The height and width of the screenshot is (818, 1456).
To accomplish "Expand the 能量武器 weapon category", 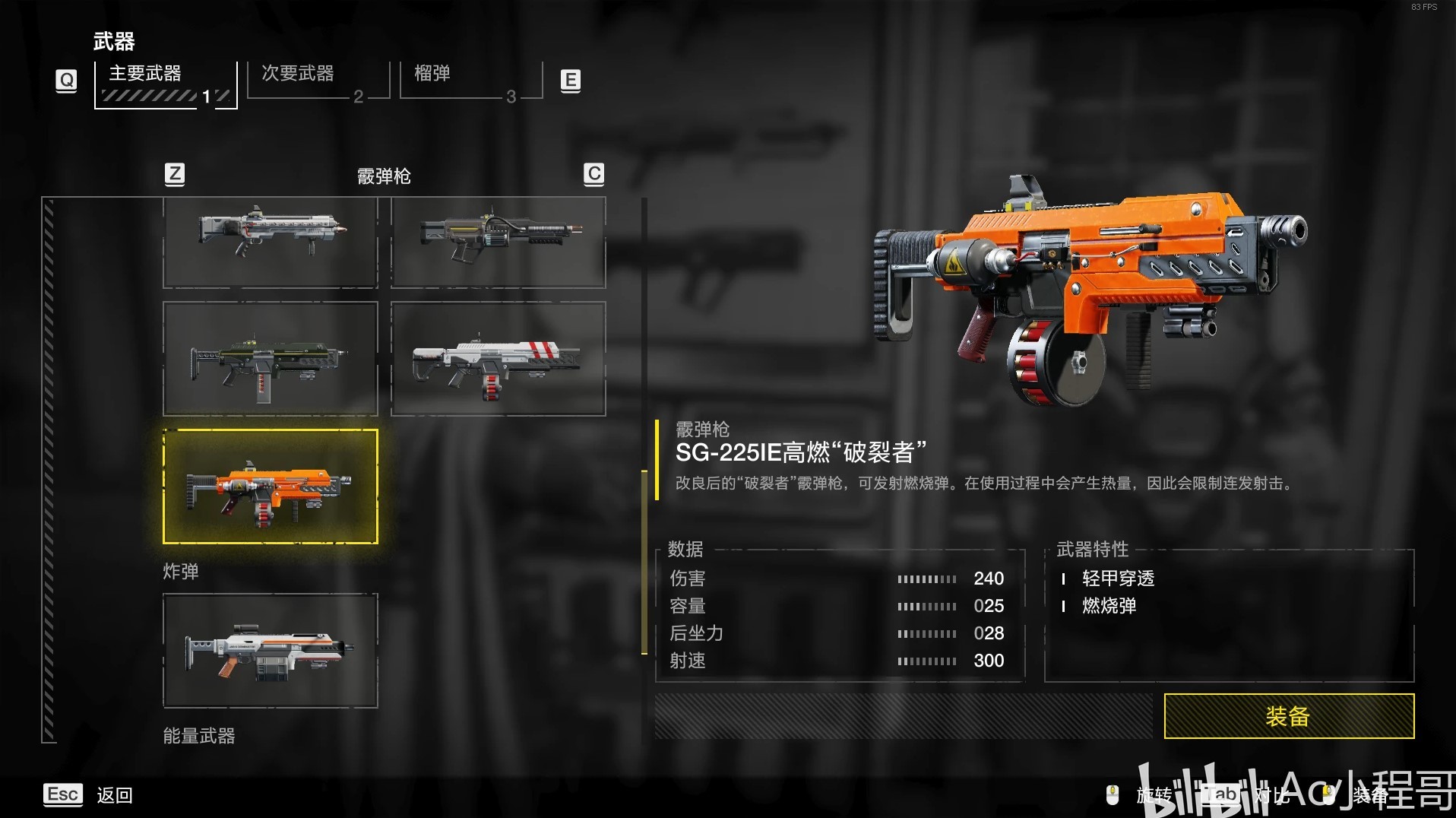I will pos(198,735).
